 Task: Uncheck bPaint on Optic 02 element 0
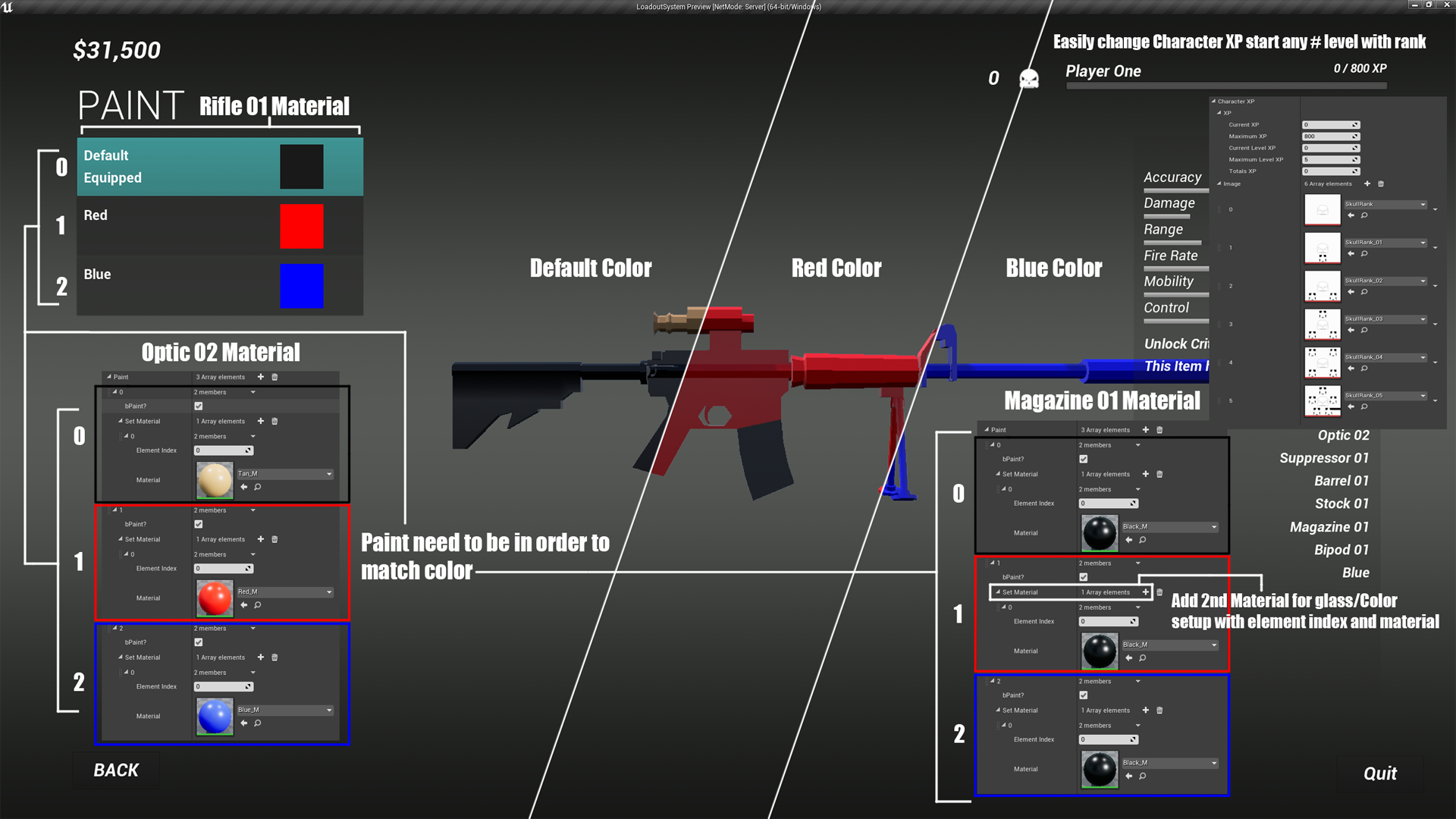point(198,406)
